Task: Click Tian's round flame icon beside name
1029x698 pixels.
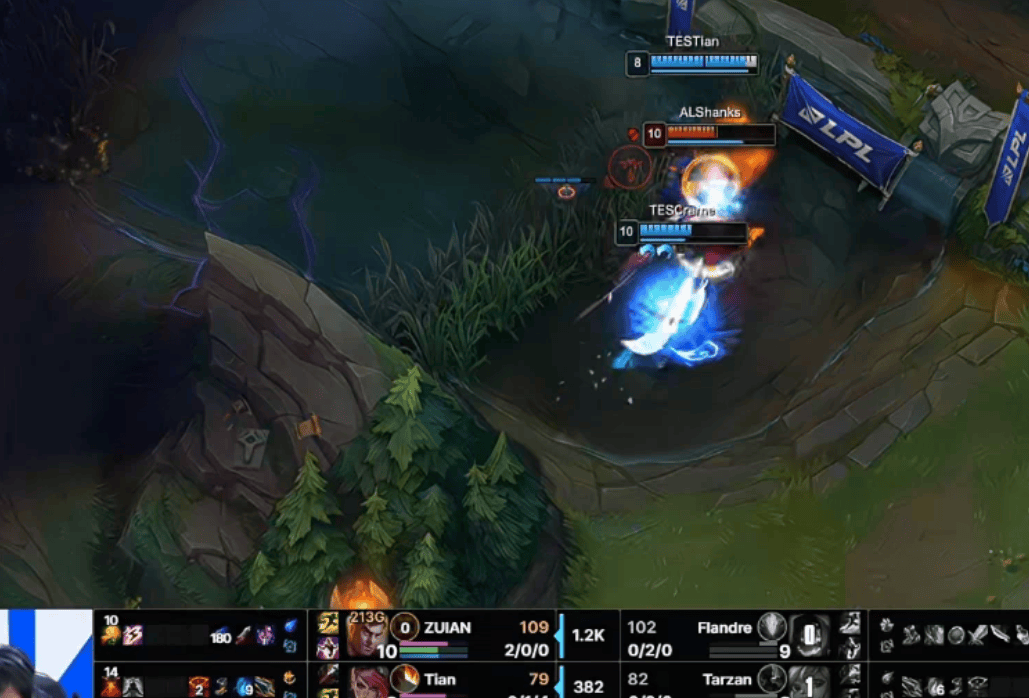Action: 404,679
